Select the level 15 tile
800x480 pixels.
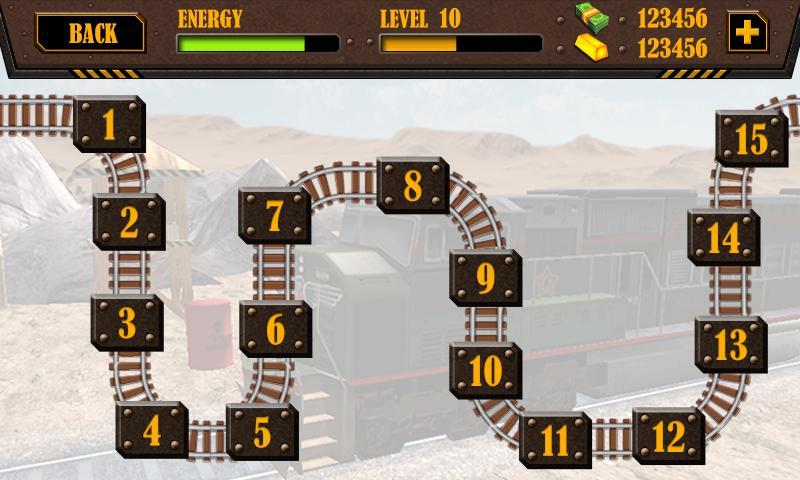pyautogui.click(x=750, y=140)
